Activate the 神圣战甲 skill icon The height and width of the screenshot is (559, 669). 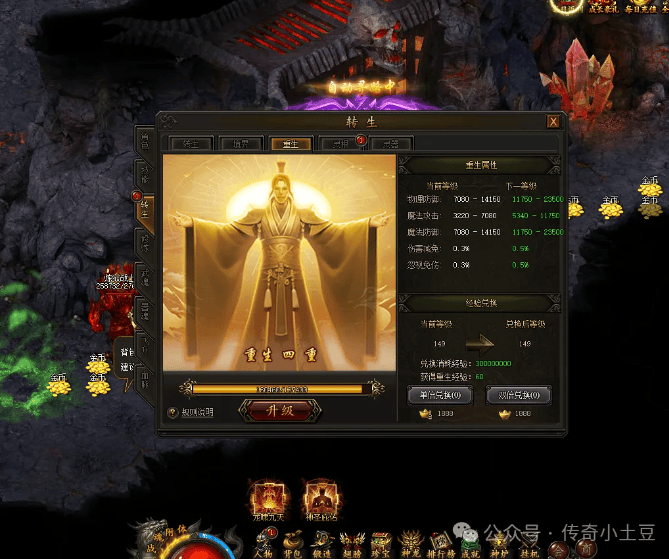click(x=322, y=500)
